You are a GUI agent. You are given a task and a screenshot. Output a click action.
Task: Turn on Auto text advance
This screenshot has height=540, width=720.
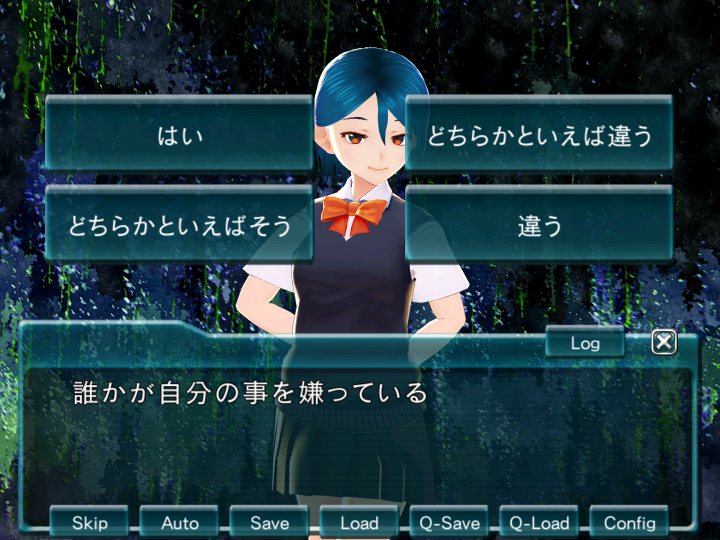[x=180, y=522]
